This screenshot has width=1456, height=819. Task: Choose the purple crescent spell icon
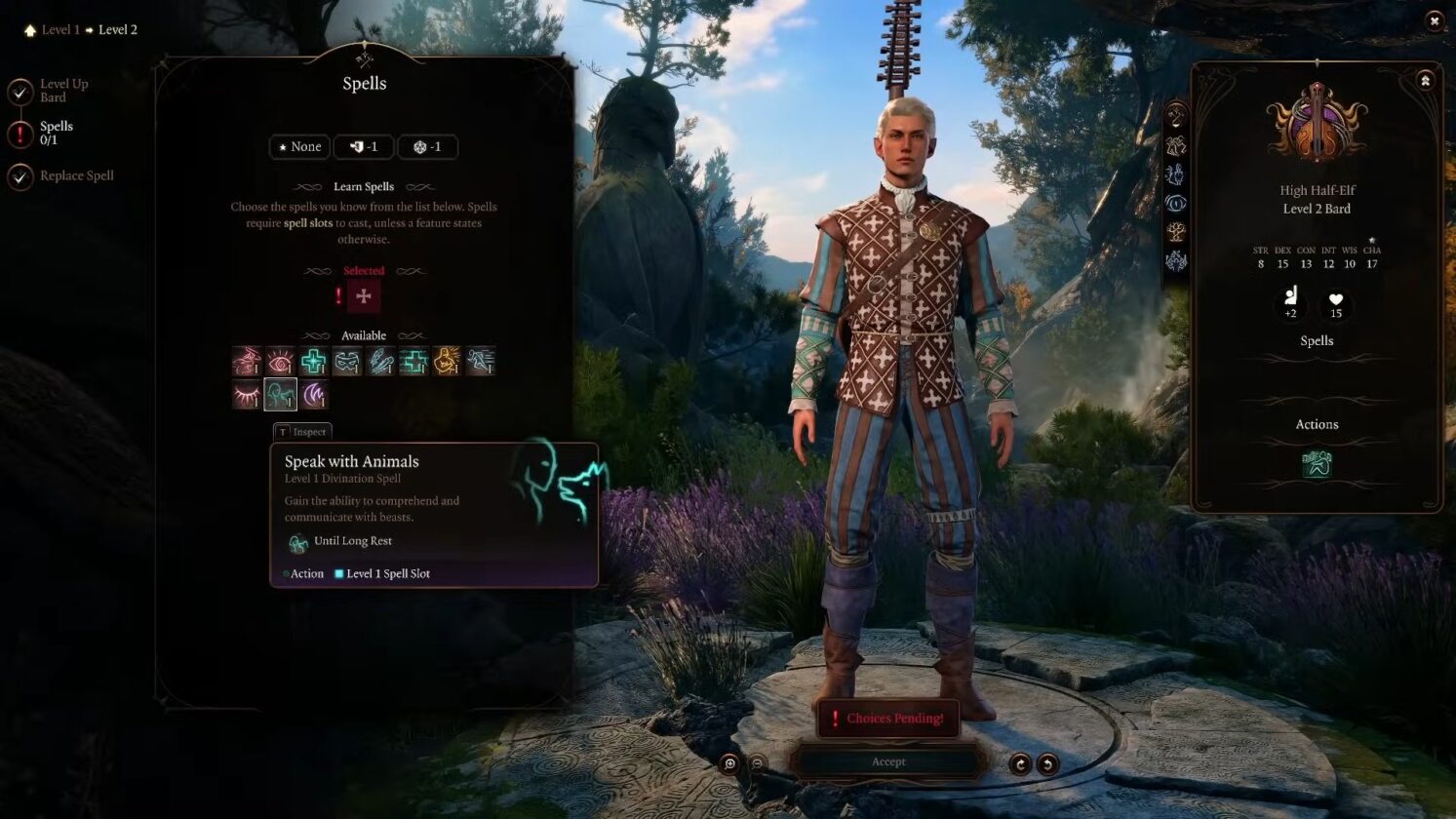(x=314, y=395)
